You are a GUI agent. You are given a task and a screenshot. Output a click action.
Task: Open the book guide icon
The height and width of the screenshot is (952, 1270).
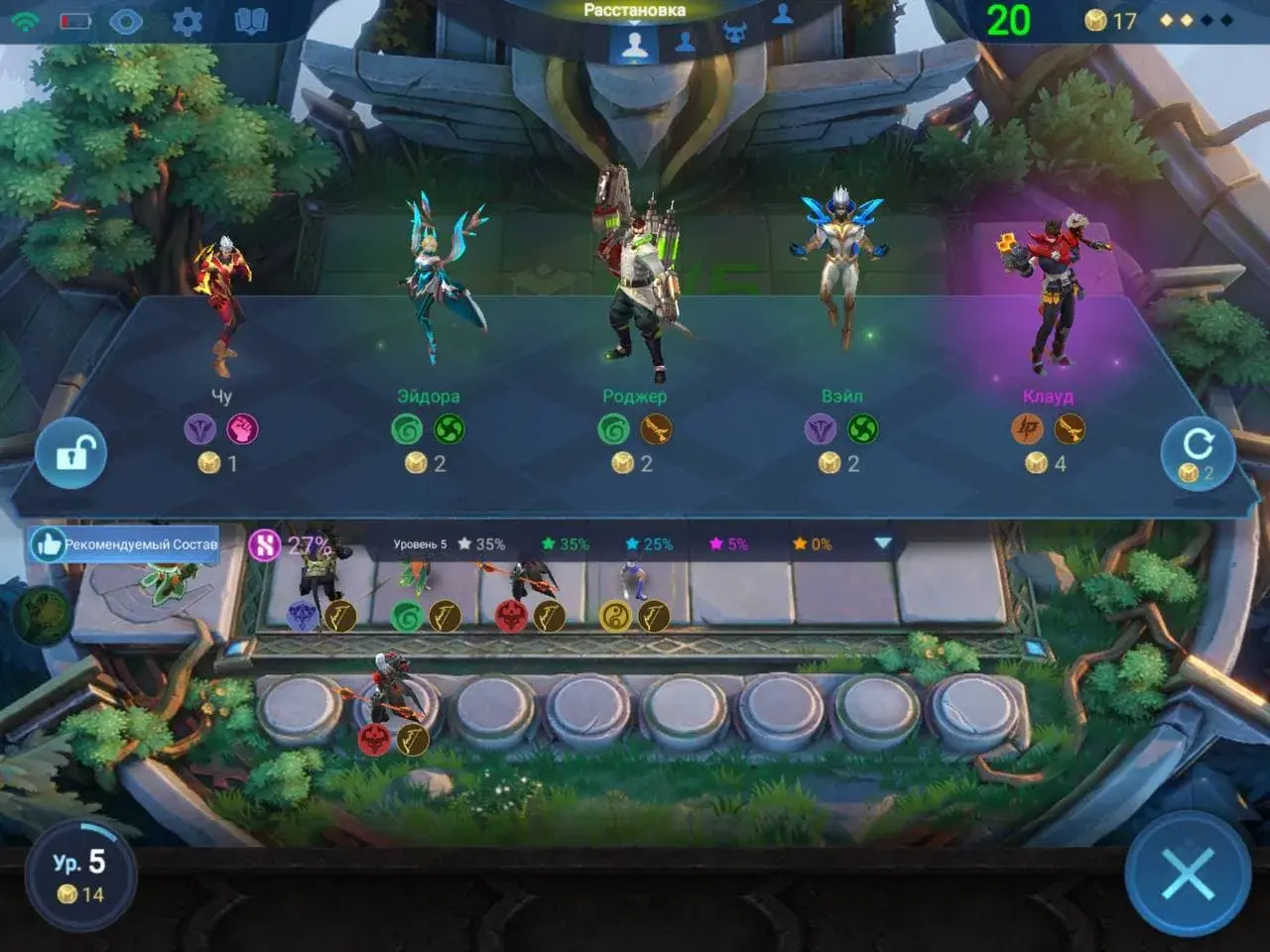(250, 21)
